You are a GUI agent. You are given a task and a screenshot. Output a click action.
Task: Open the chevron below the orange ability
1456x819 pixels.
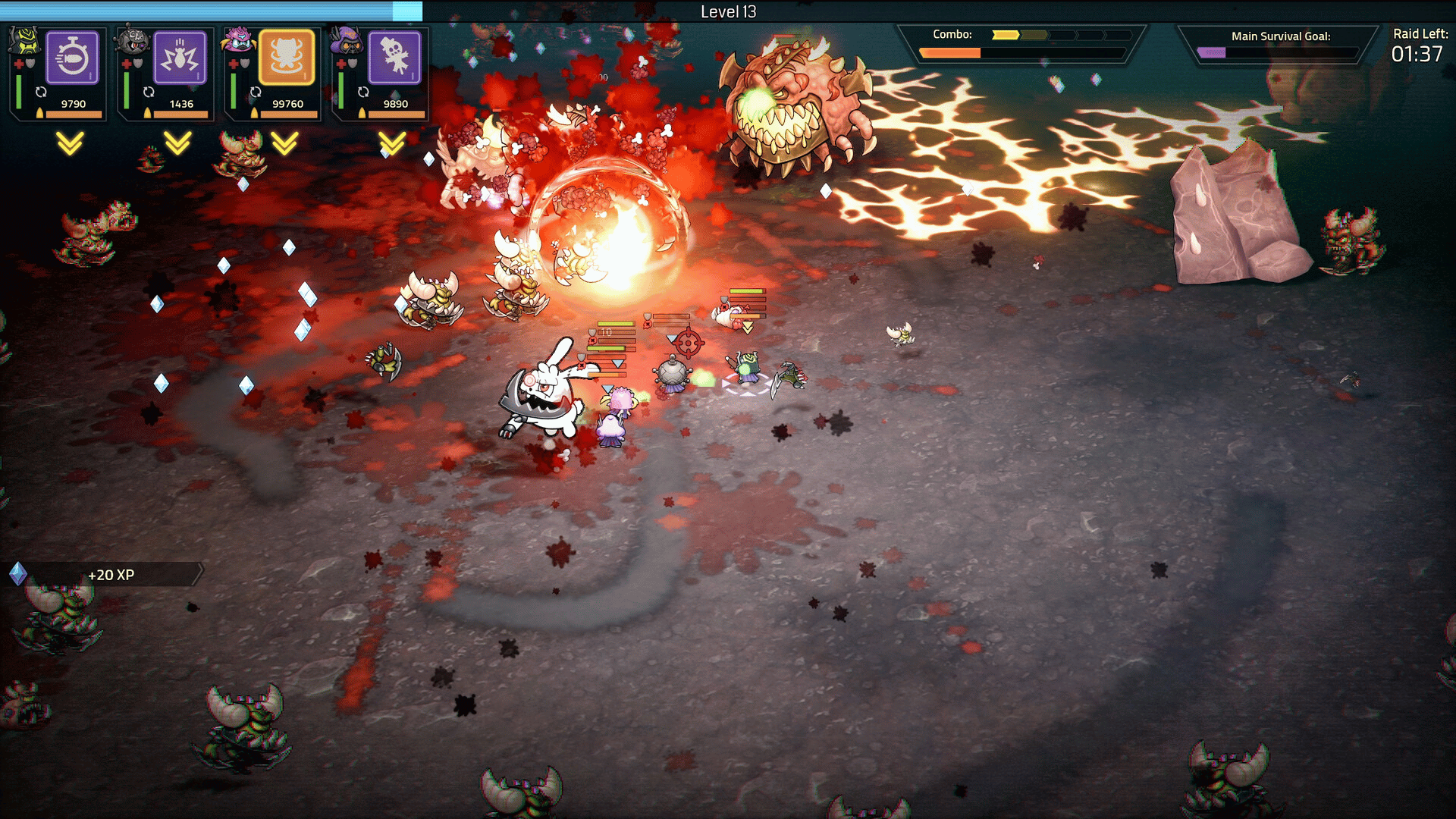coord(285,143)
